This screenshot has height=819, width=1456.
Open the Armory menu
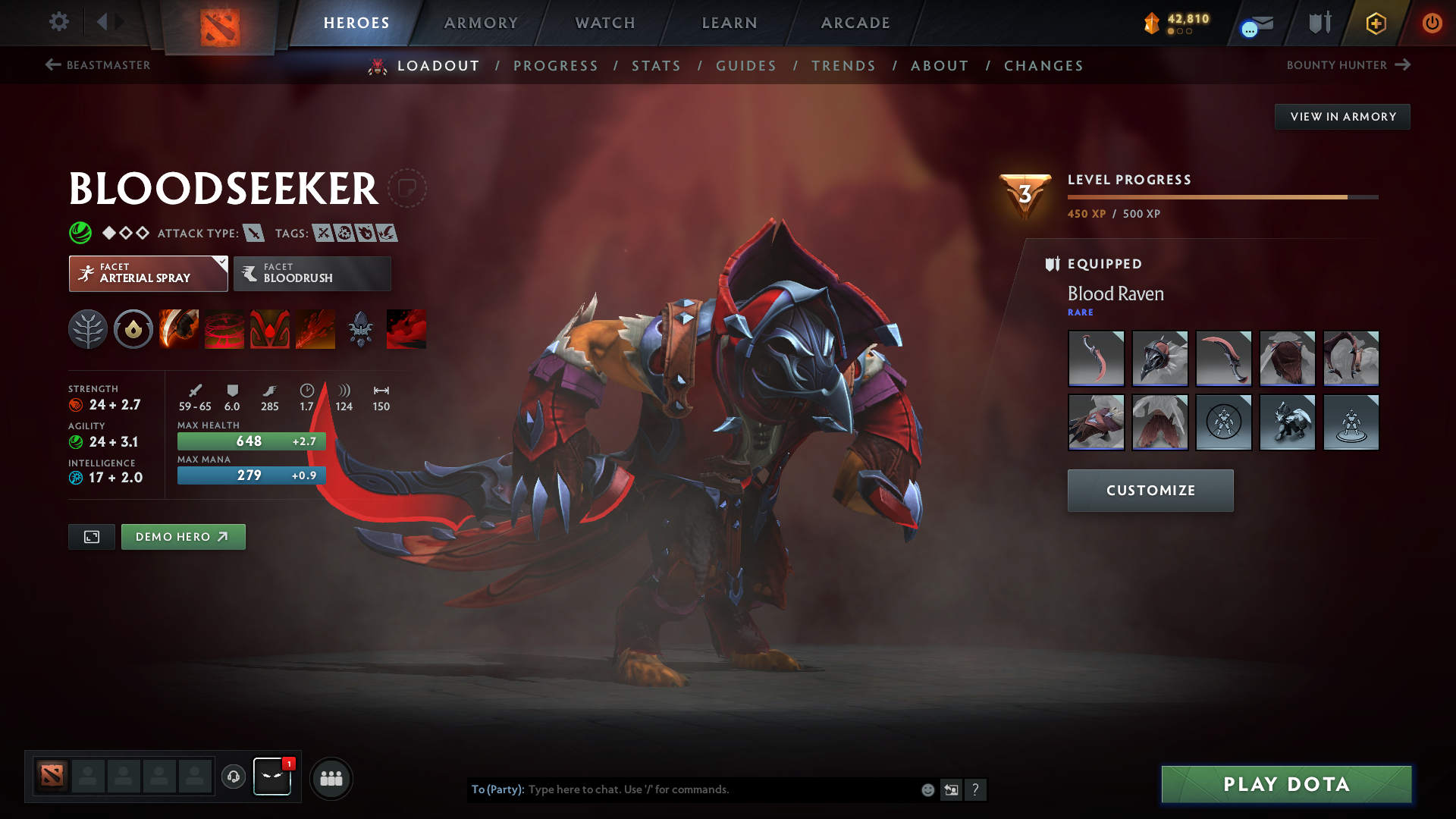(x=481, y=23)
